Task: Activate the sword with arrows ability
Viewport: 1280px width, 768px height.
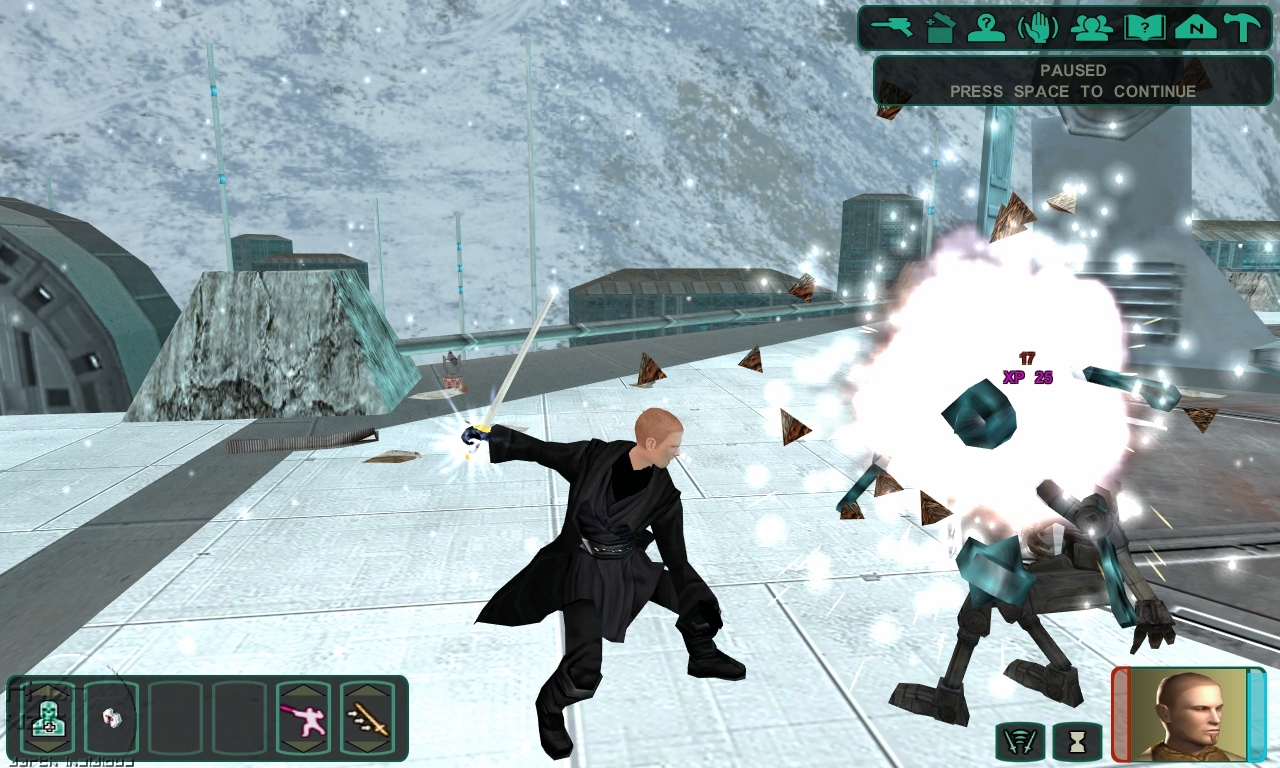Action: pos(367,717)
